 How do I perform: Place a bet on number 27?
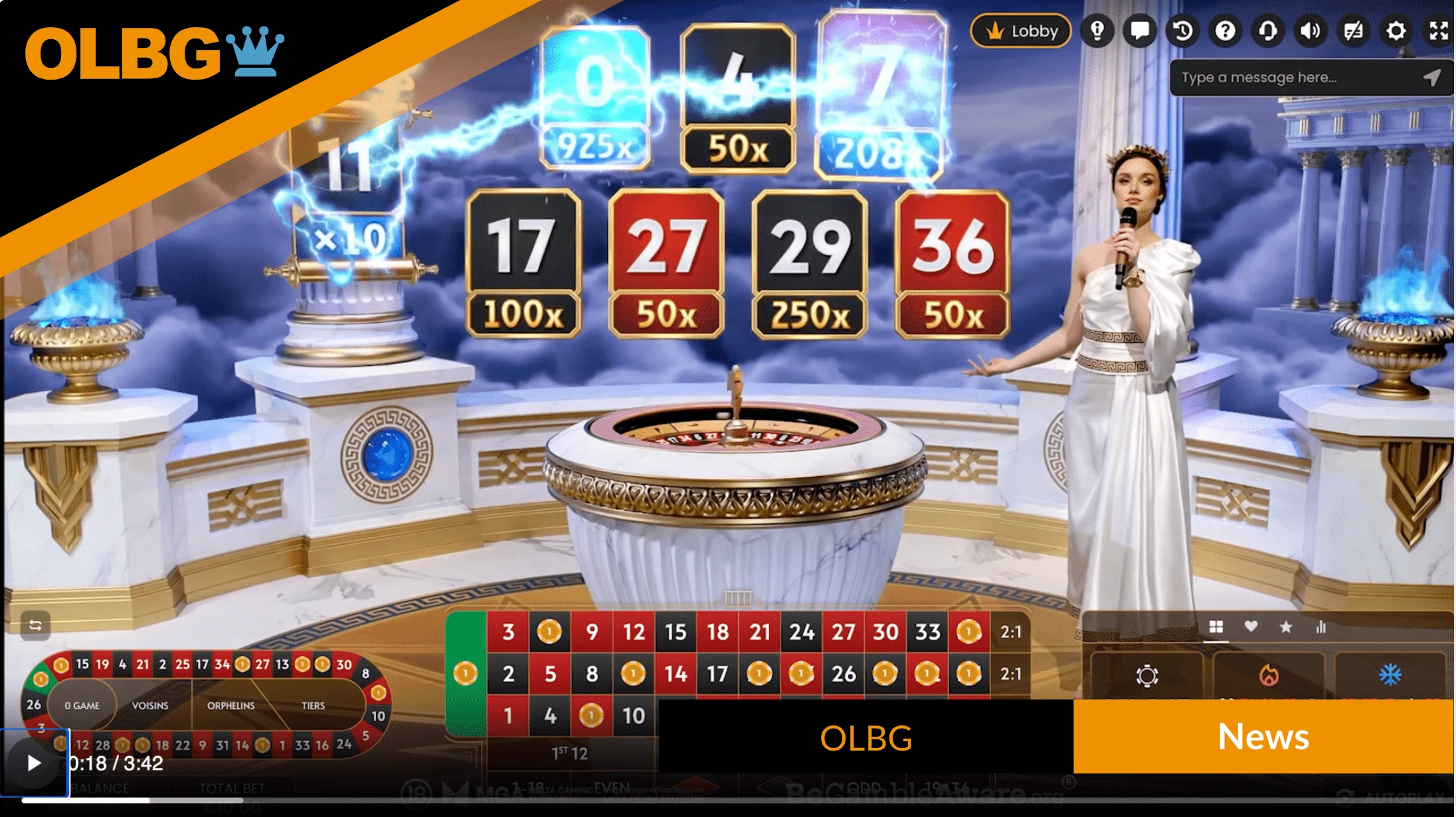click(845, 632)
